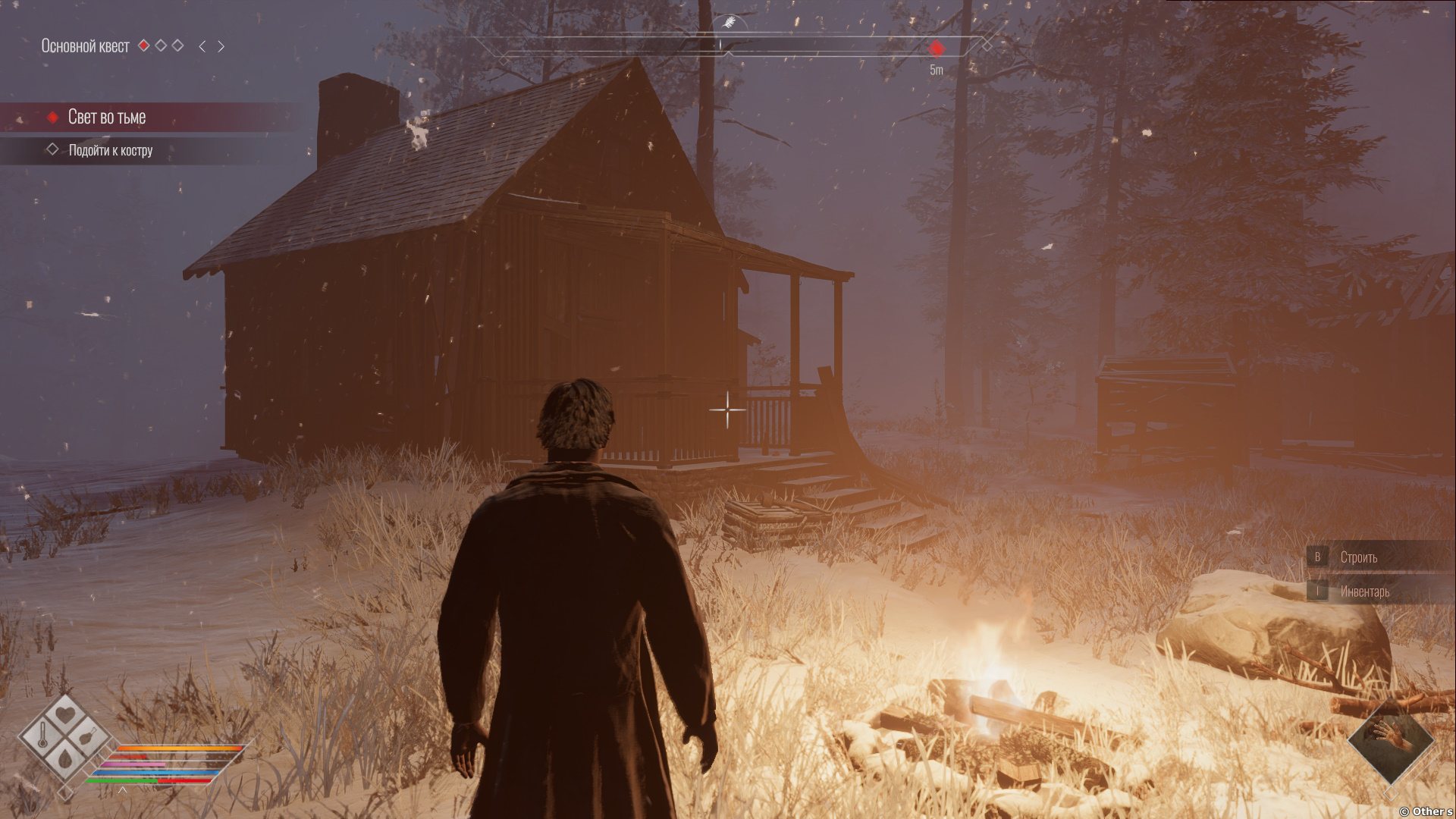Select the drumstick hunger status icon
1456x819 pixels.
[89, 735]
